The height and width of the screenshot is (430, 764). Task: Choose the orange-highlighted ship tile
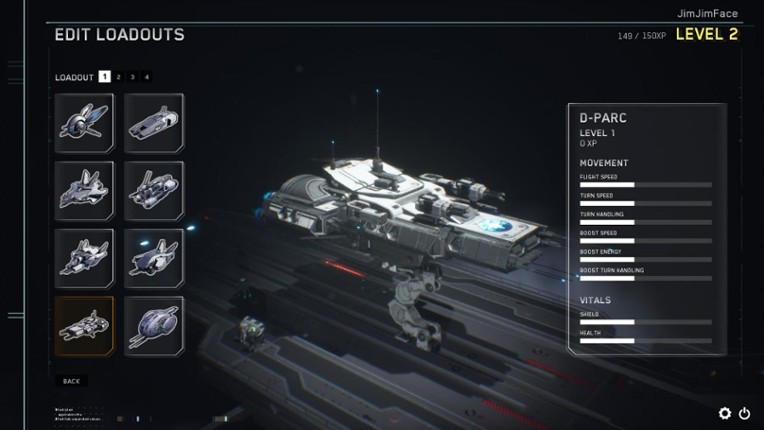pyautogui.click(x=84, y=325)
